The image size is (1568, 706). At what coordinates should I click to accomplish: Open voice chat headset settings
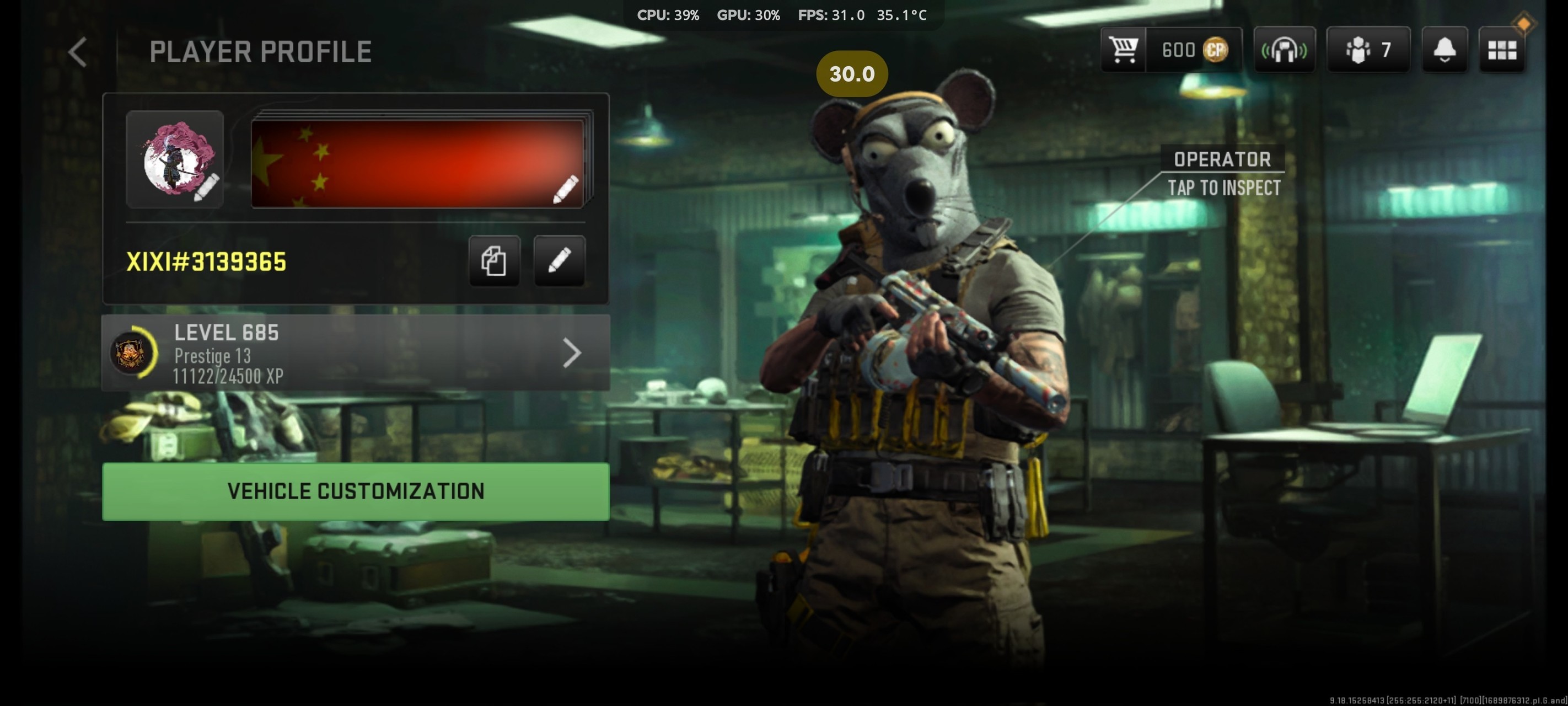click(x=1285, y=50)
